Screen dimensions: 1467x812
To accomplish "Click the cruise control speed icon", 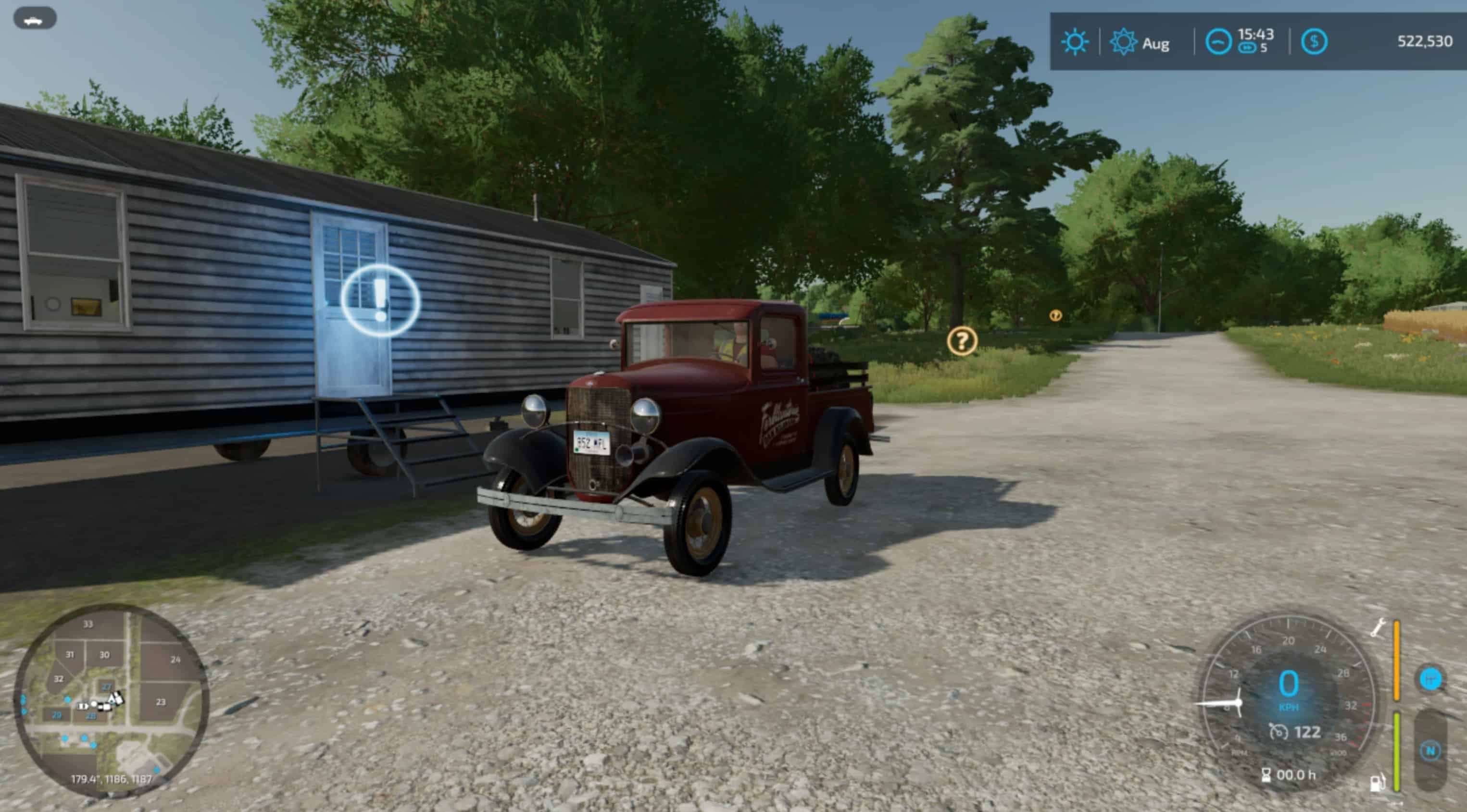I will click(1278, 732).
